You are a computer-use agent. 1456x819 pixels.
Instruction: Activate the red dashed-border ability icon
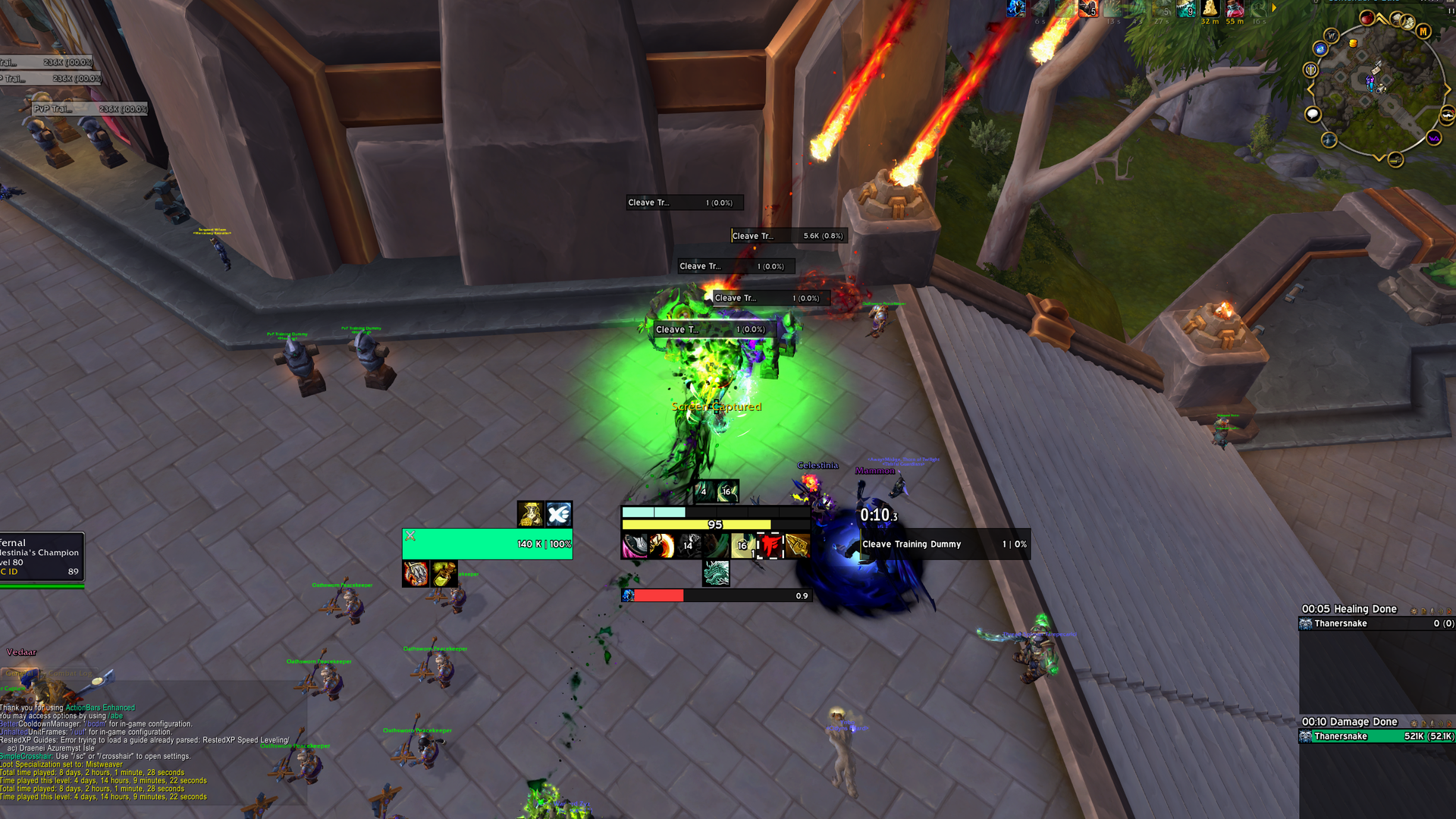point(770,545)
